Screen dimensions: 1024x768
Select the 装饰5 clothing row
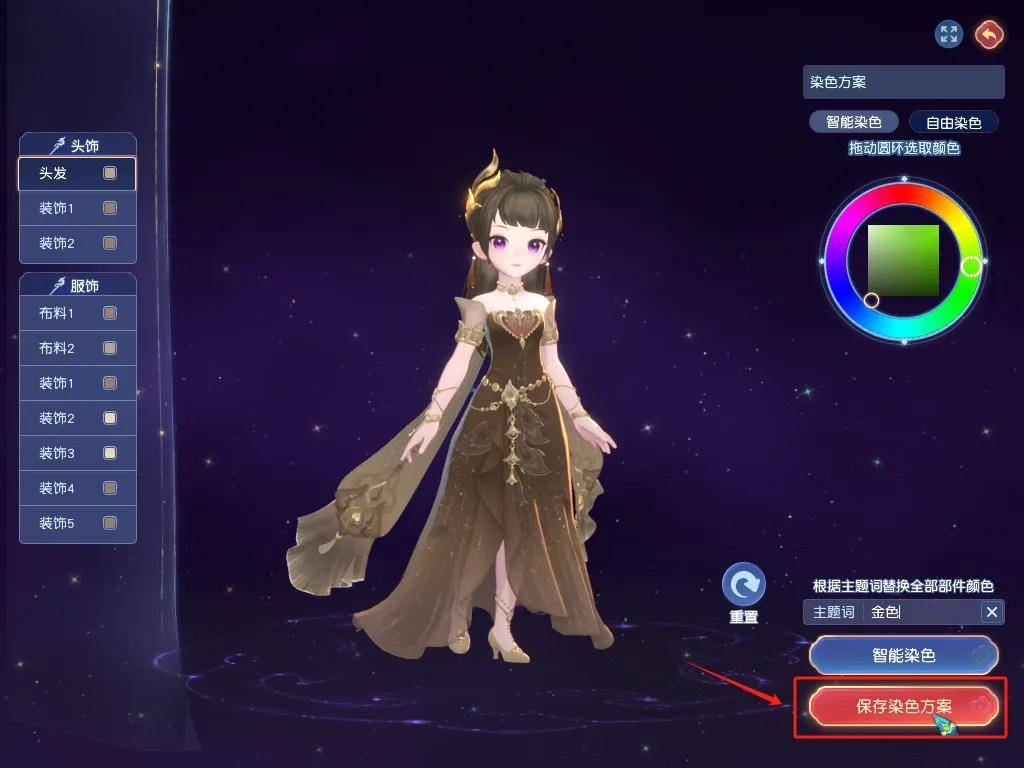pos(77,523)
